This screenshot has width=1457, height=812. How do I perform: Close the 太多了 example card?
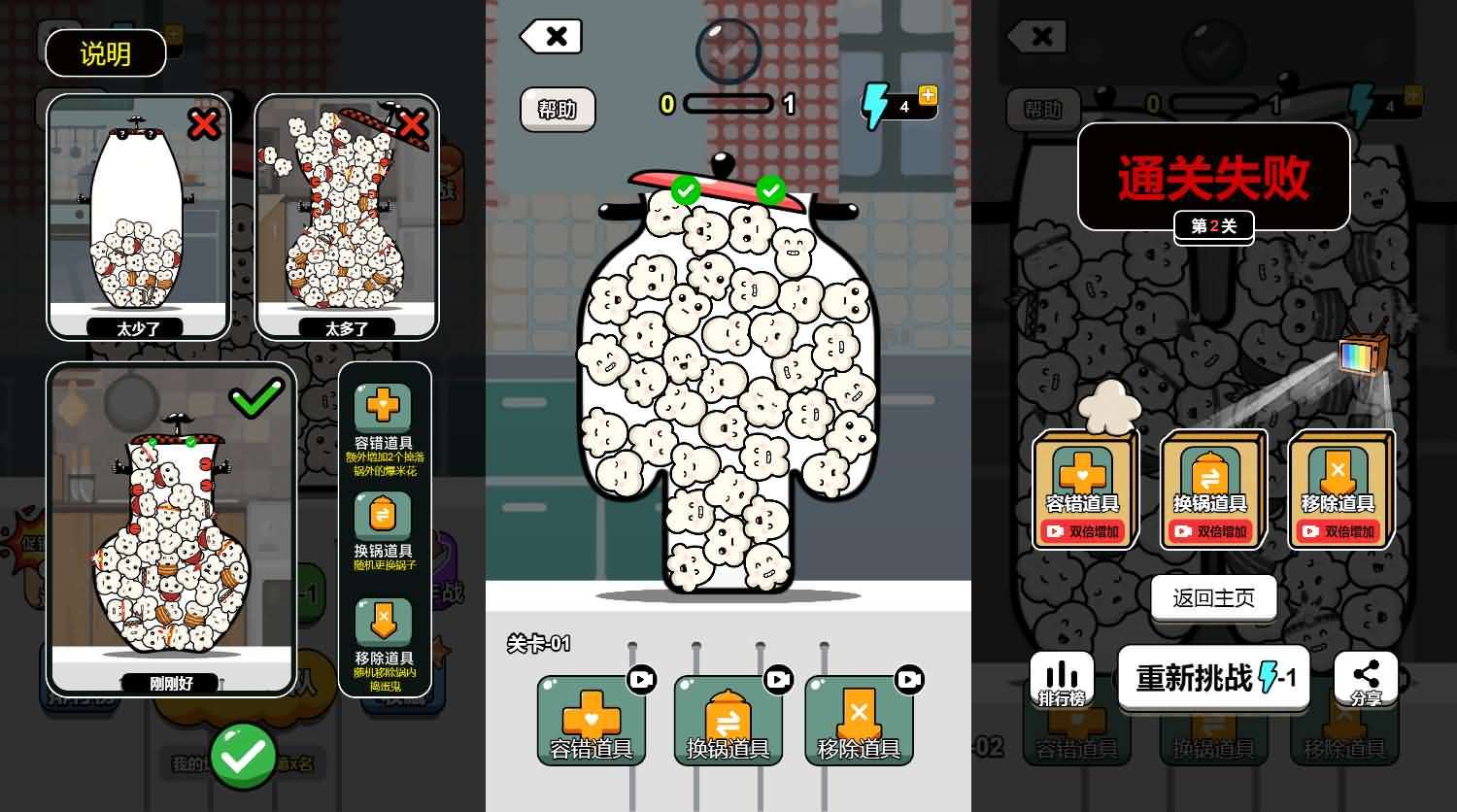412,125
